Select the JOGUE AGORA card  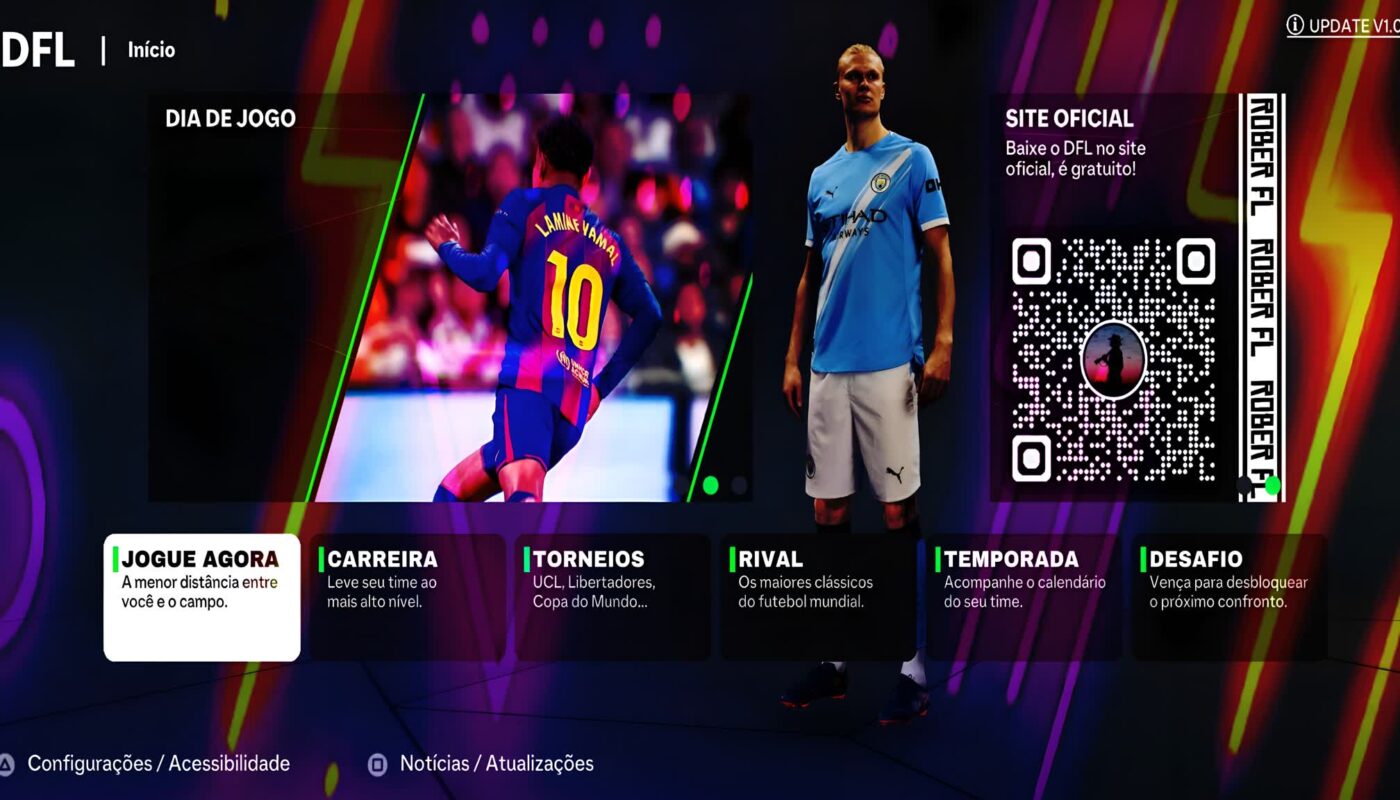200,595
